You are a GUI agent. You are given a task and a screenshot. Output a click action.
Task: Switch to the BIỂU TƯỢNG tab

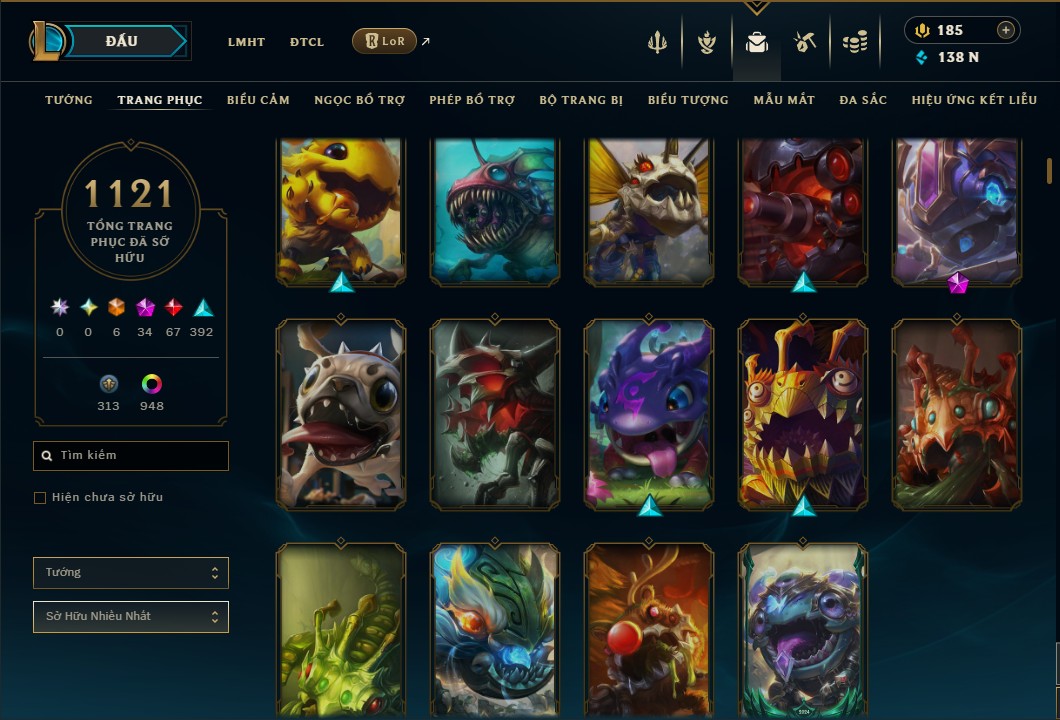click(x=688, y=100)
